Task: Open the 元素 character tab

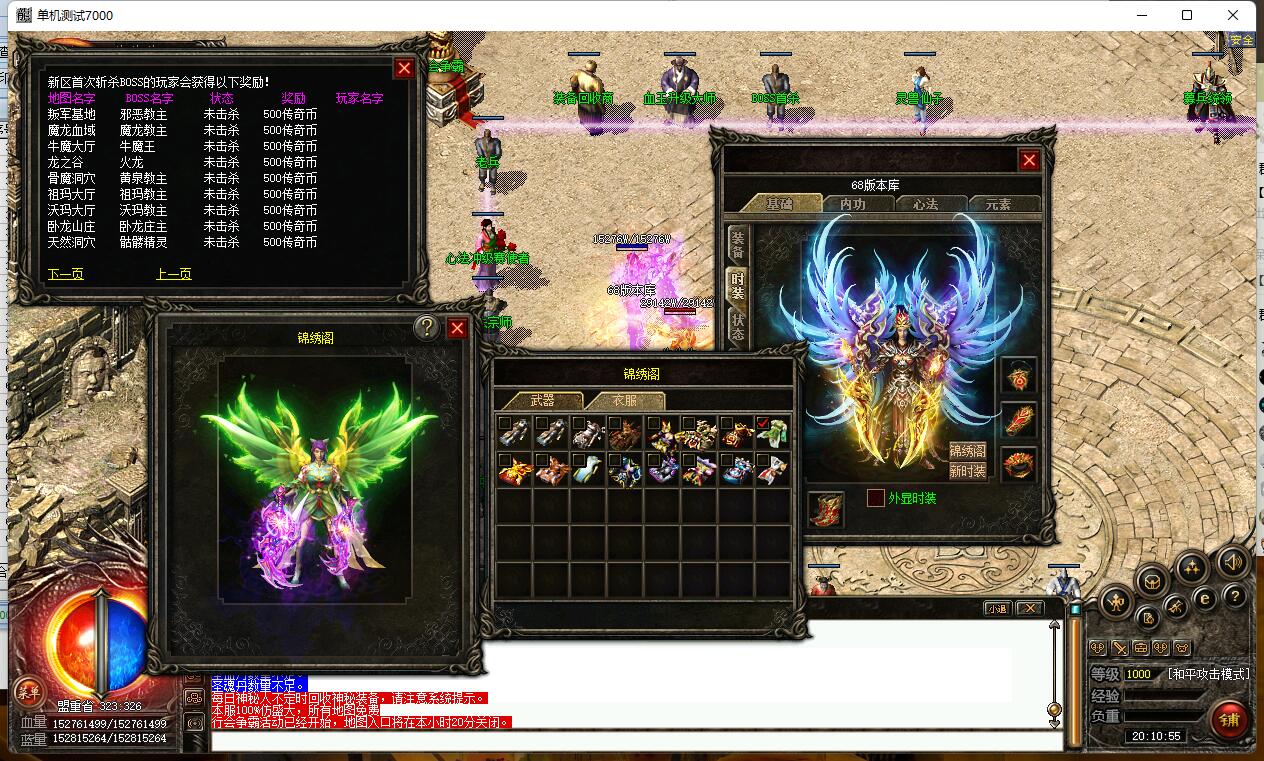Action: click(x=997, y=204)
